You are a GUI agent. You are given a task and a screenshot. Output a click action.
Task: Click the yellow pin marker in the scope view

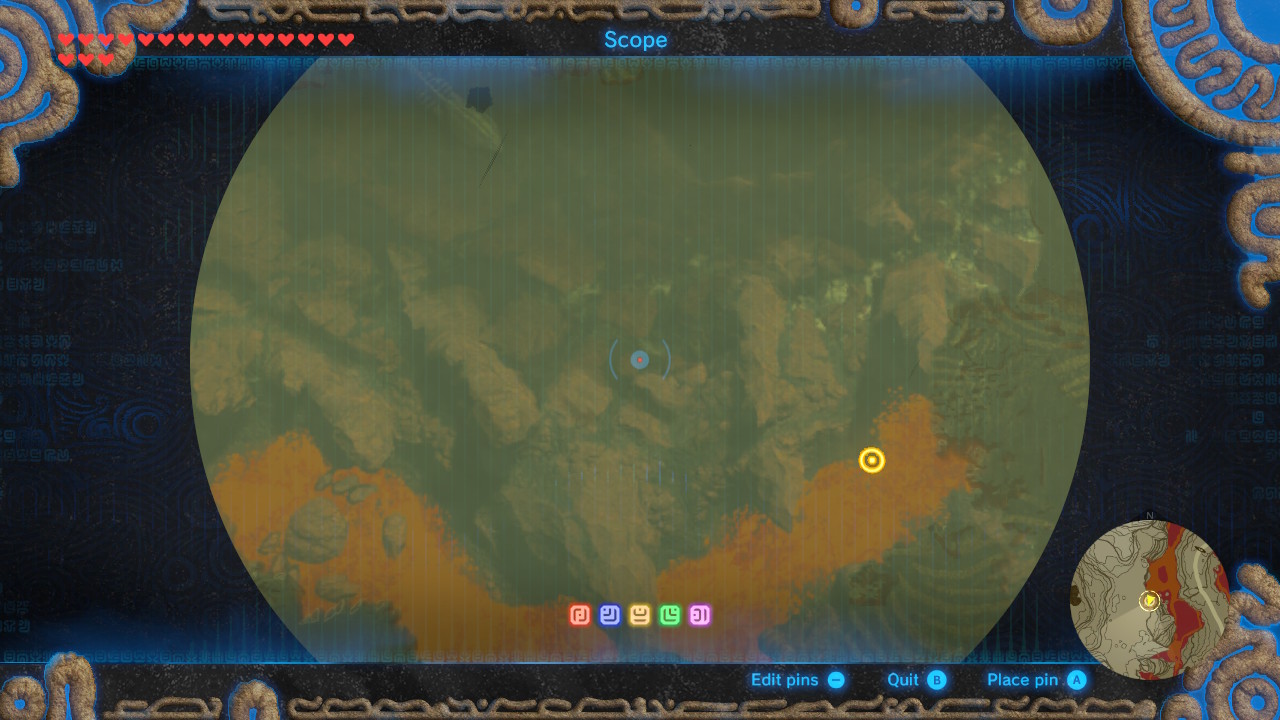870,460
